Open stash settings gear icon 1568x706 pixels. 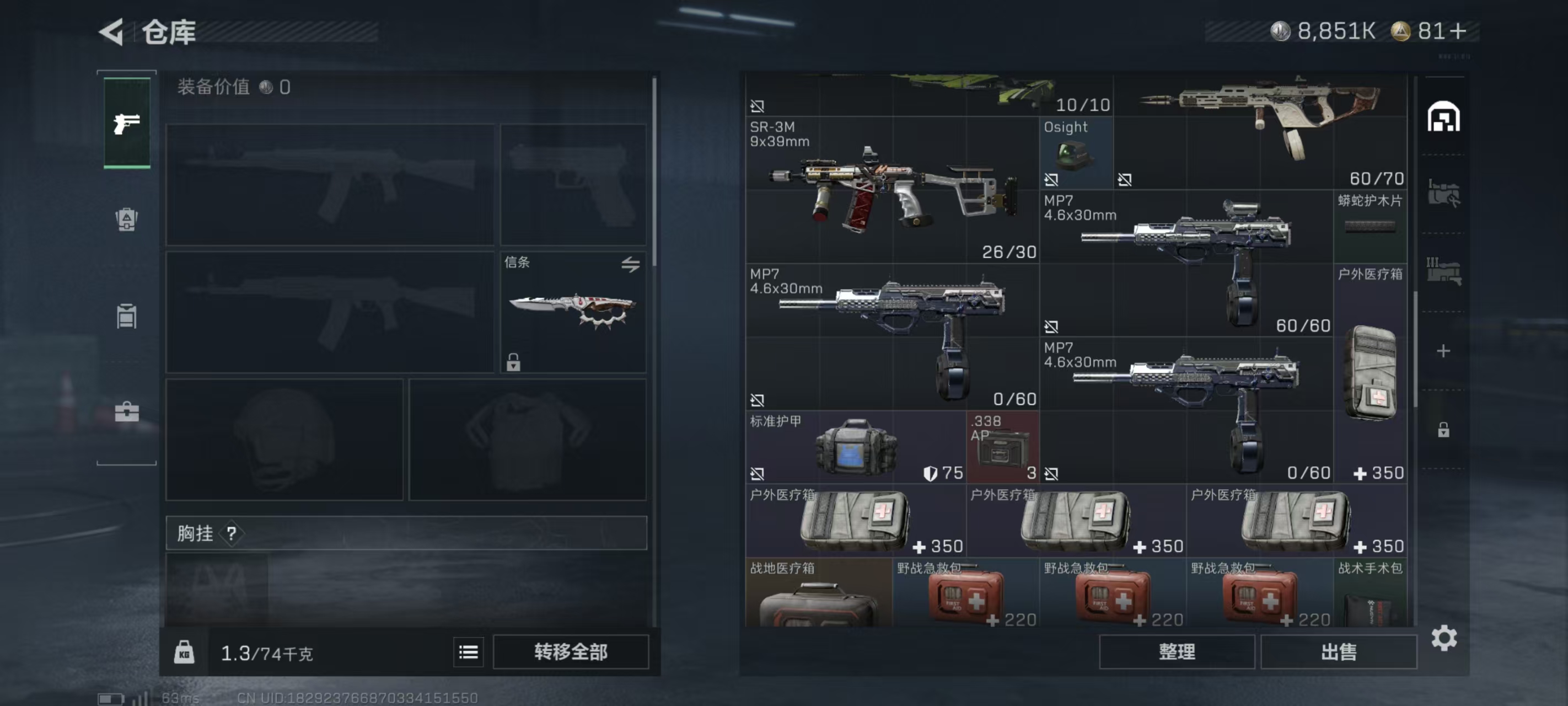click(1443, 638)
